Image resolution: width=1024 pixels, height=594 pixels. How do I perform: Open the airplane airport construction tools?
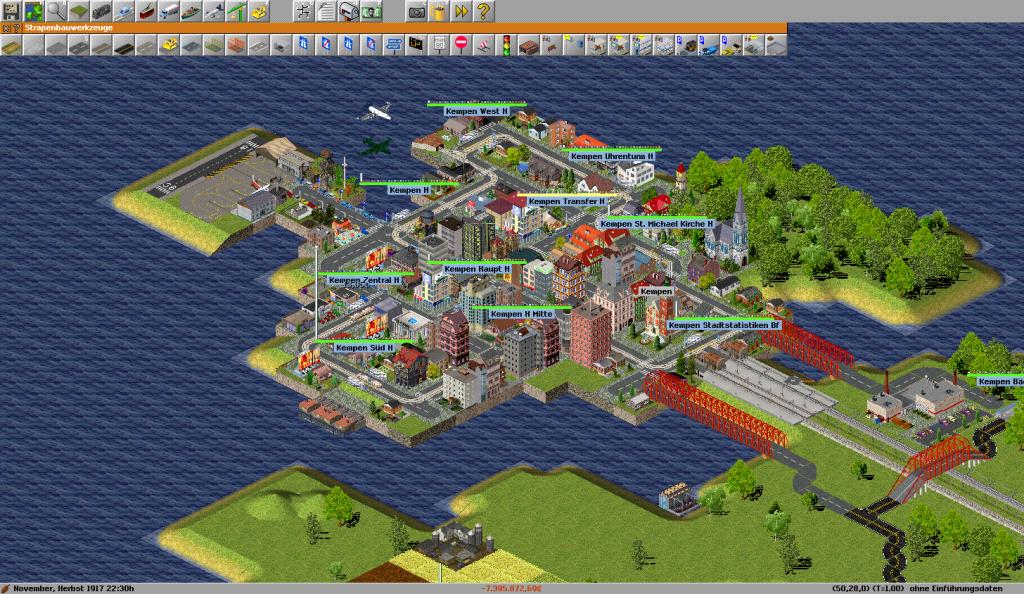(214, 11)
